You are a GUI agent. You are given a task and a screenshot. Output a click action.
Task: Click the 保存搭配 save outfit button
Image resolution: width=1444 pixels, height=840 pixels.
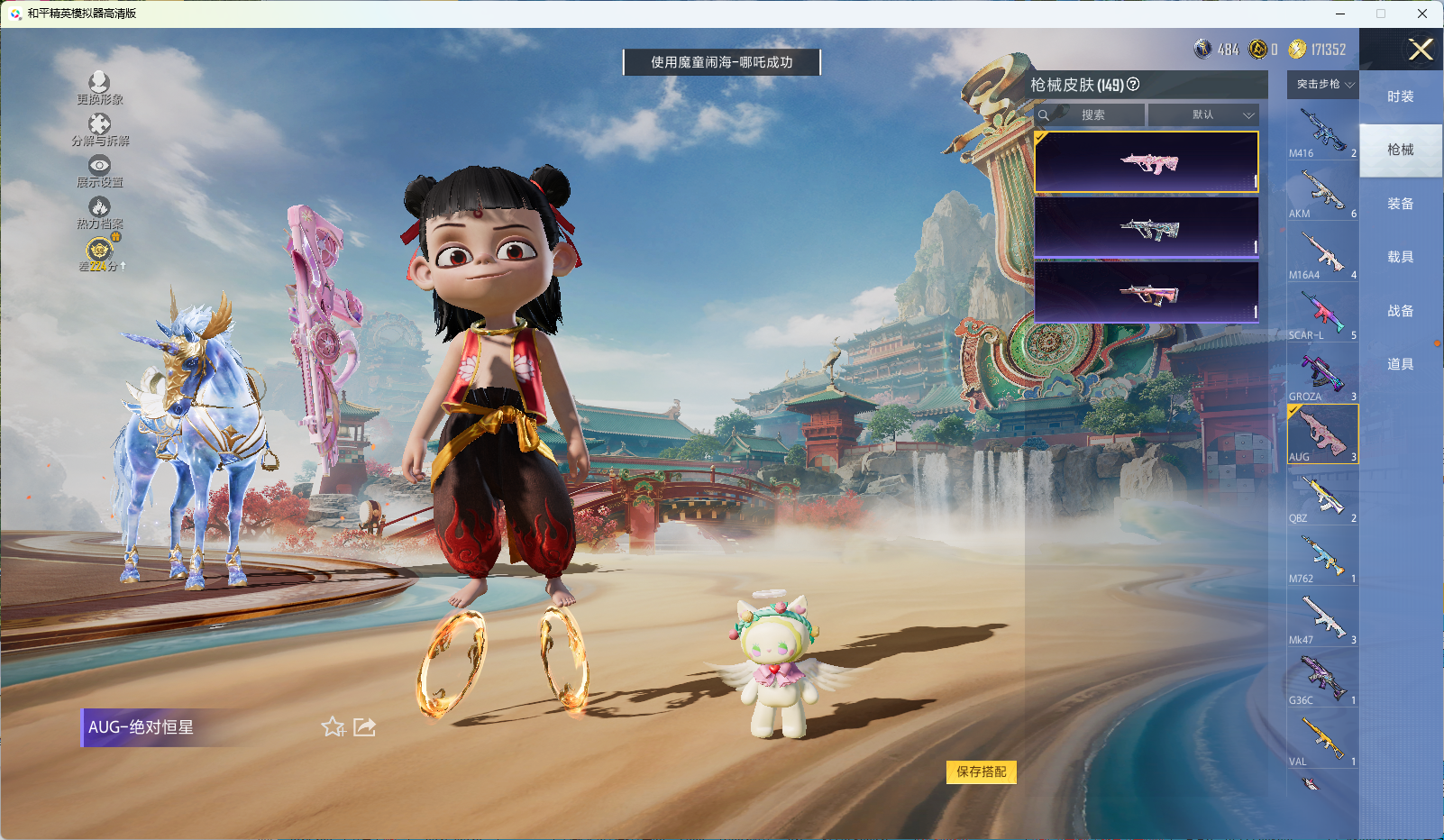[981, 772]
